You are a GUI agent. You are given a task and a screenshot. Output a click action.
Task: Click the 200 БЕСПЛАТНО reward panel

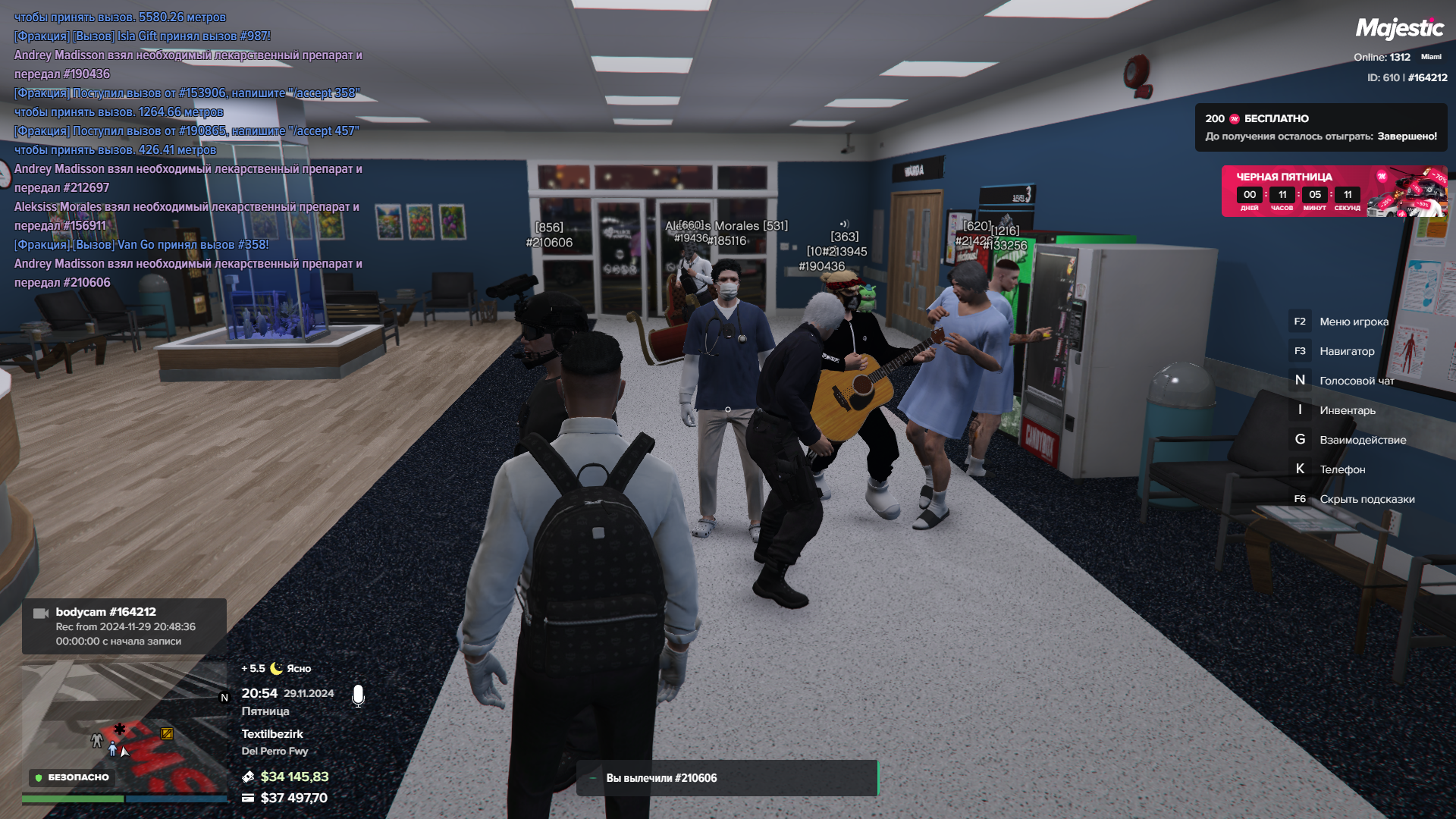click(1320, 127)
